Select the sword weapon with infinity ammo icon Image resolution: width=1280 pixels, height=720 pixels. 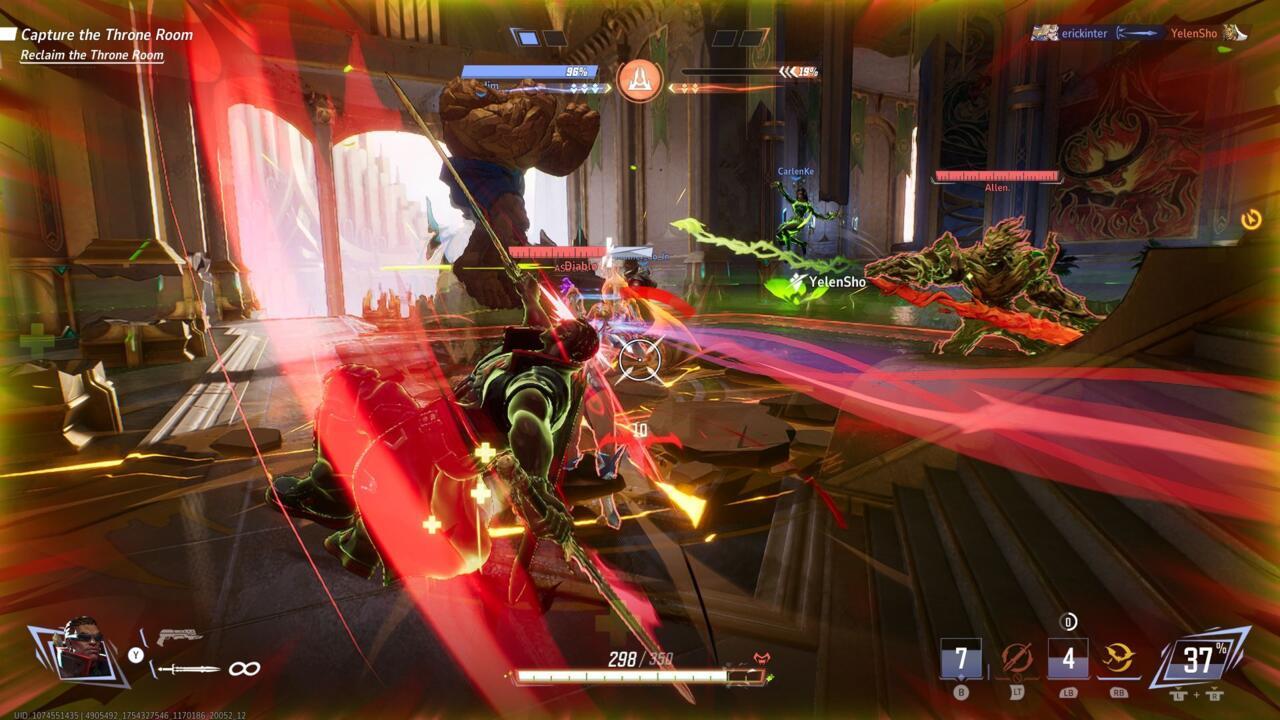[190, 668]
